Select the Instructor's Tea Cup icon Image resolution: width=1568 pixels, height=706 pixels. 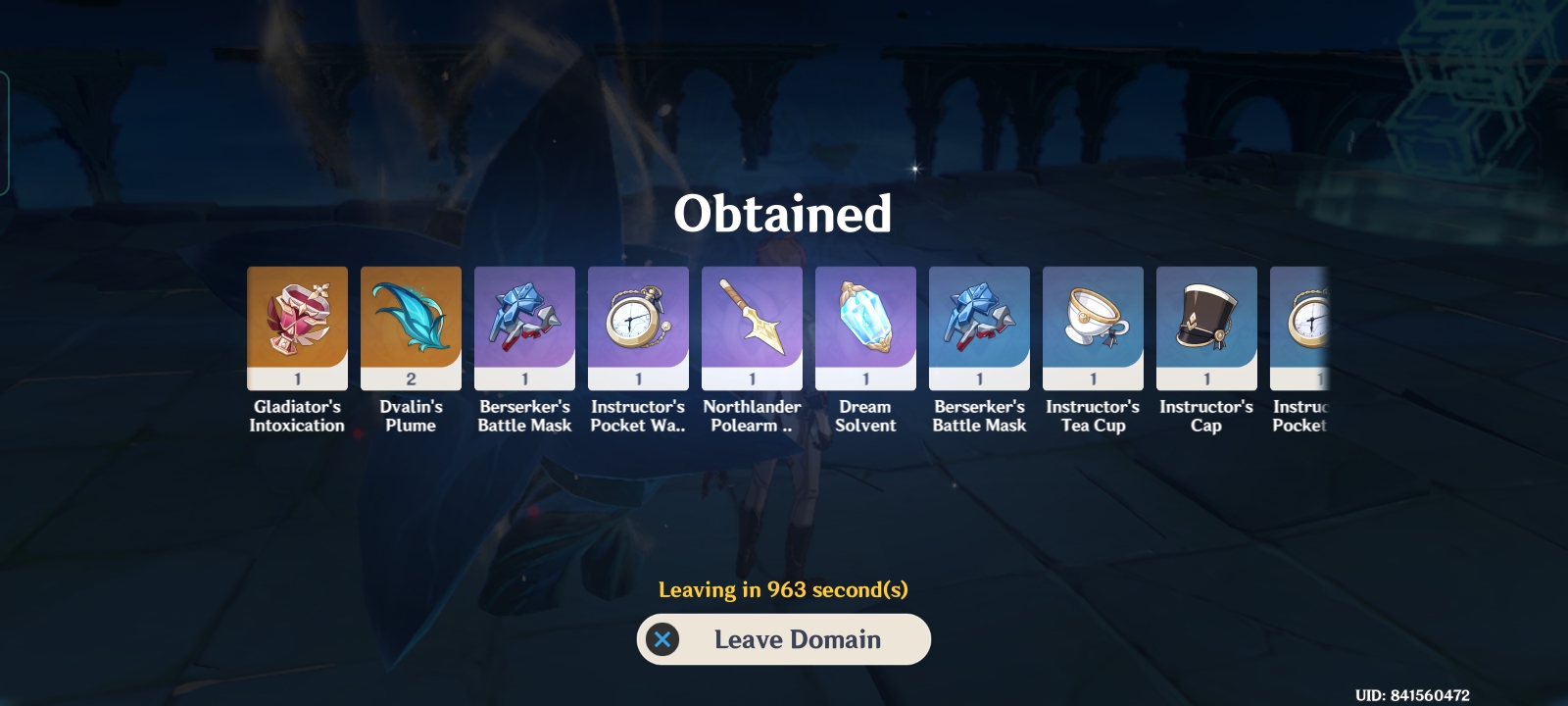click(1093, 324)
